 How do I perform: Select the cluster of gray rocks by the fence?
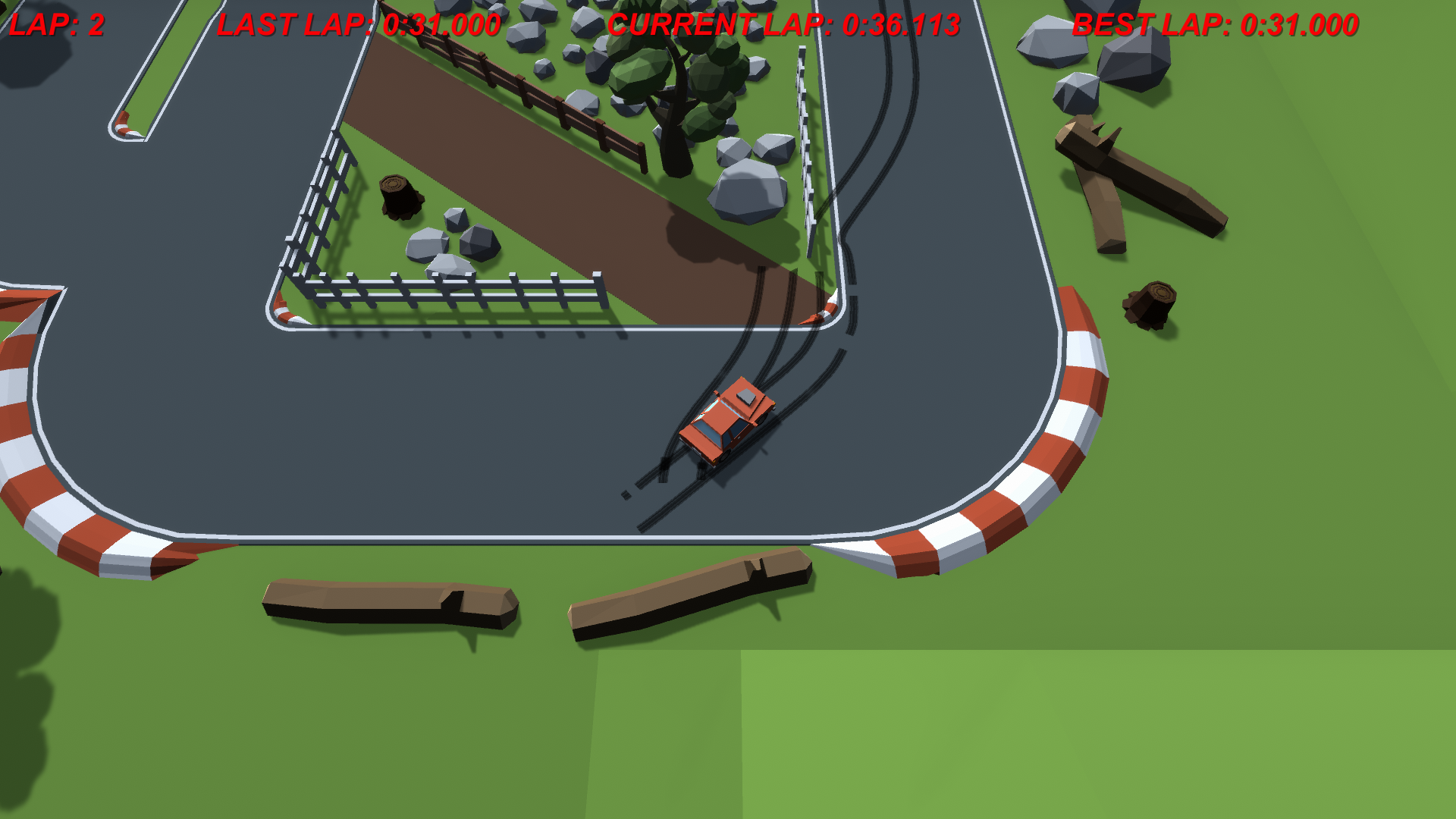point(447,243)
